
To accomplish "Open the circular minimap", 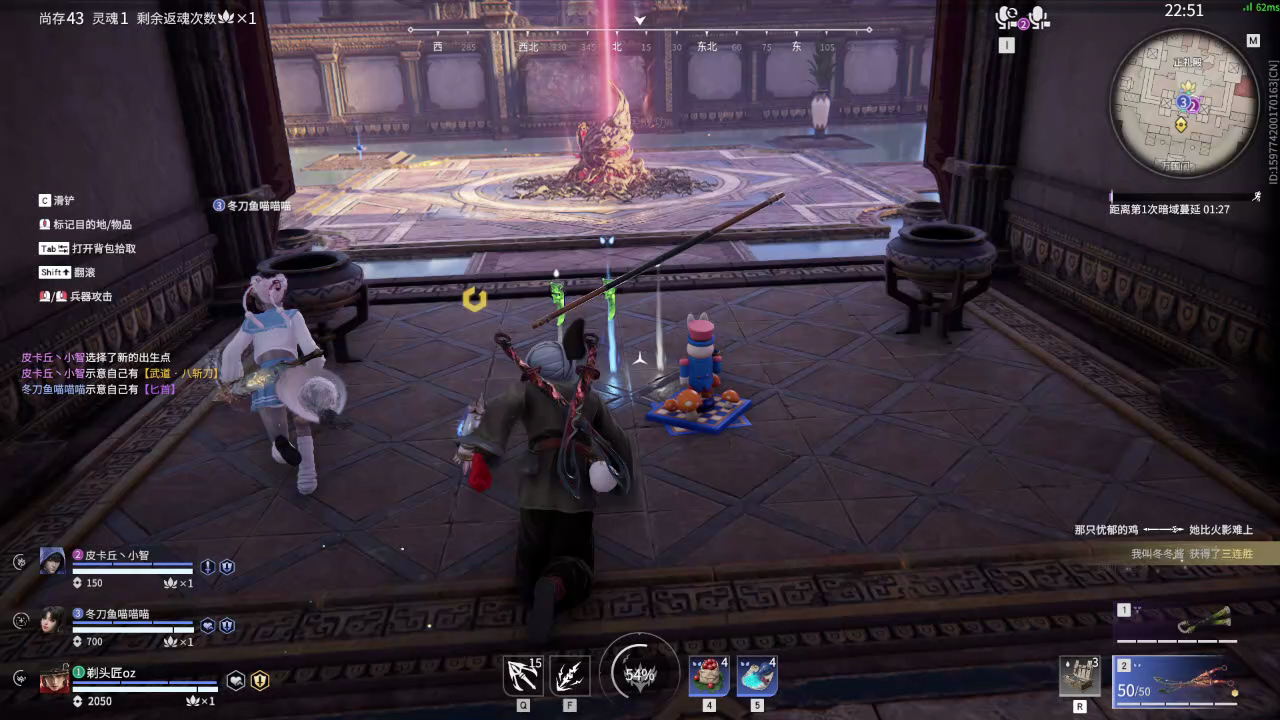I will click(1184, 103).
